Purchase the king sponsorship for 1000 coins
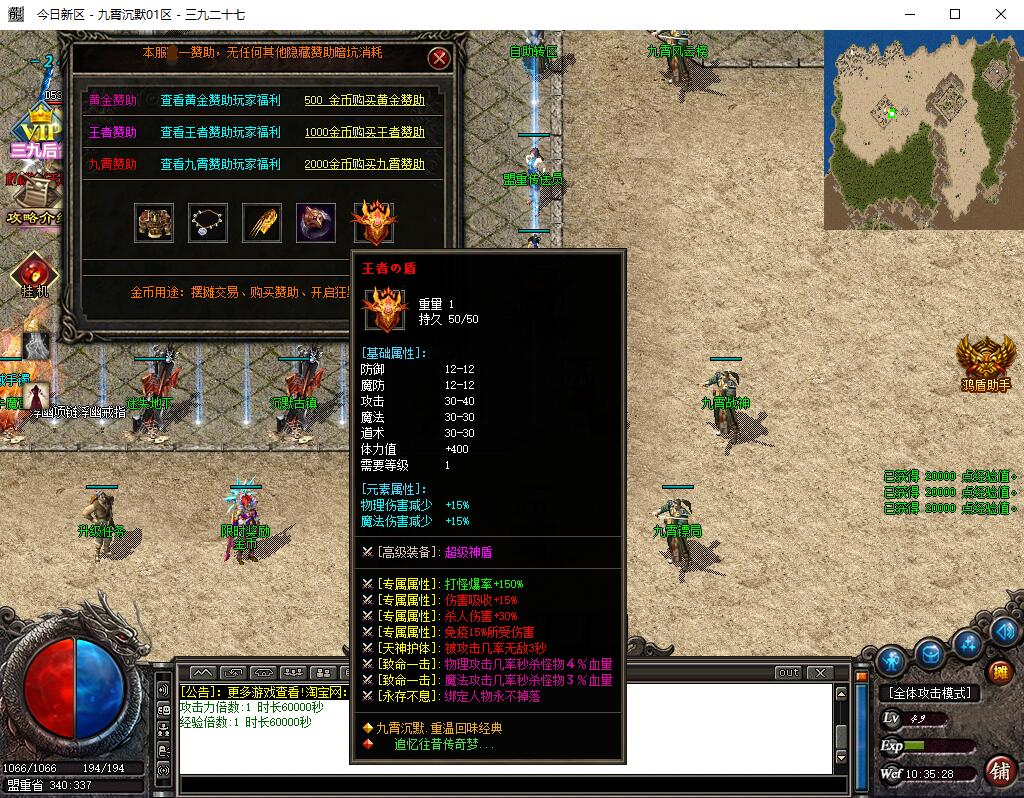The width and height of the screenshot is (1024, 798). pos(364,132)
